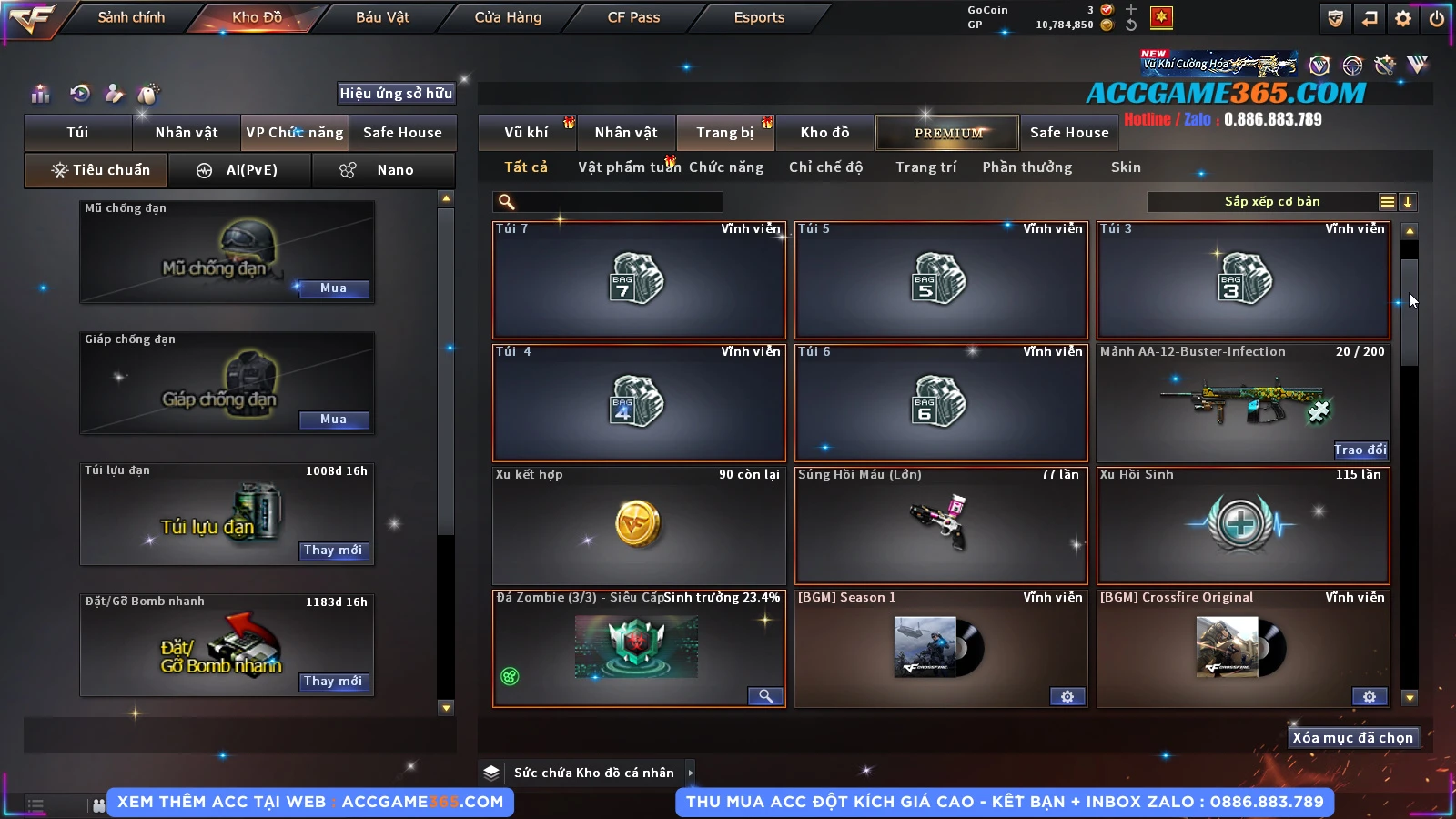The height and width of the screenshot is (819, 1456).
Task: Open the CF Pass menu
Action: tap(633, 17)
